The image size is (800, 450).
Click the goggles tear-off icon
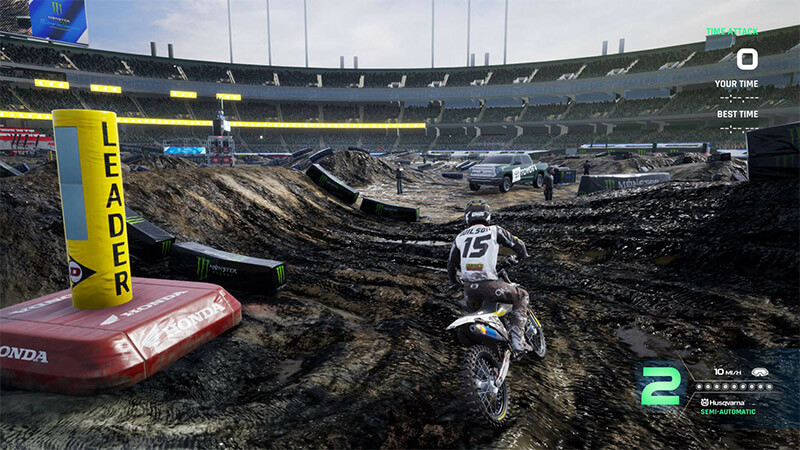pos(761,370)
